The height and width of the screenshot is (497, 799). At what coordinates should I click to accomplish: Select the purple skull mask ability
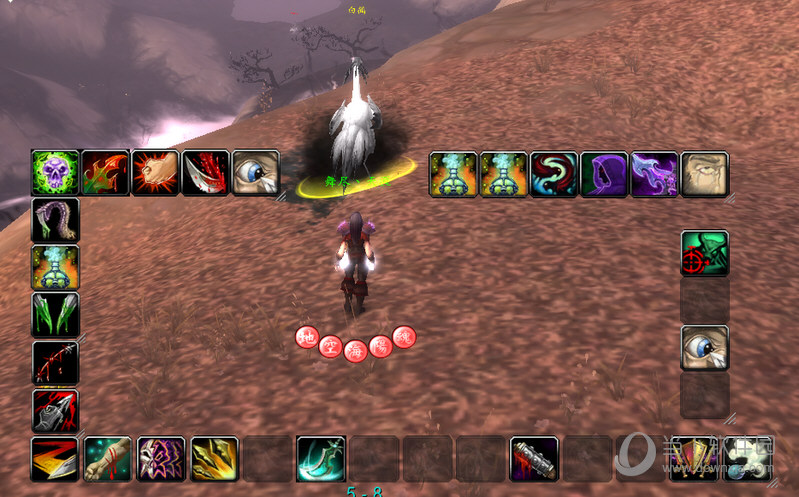161,459
